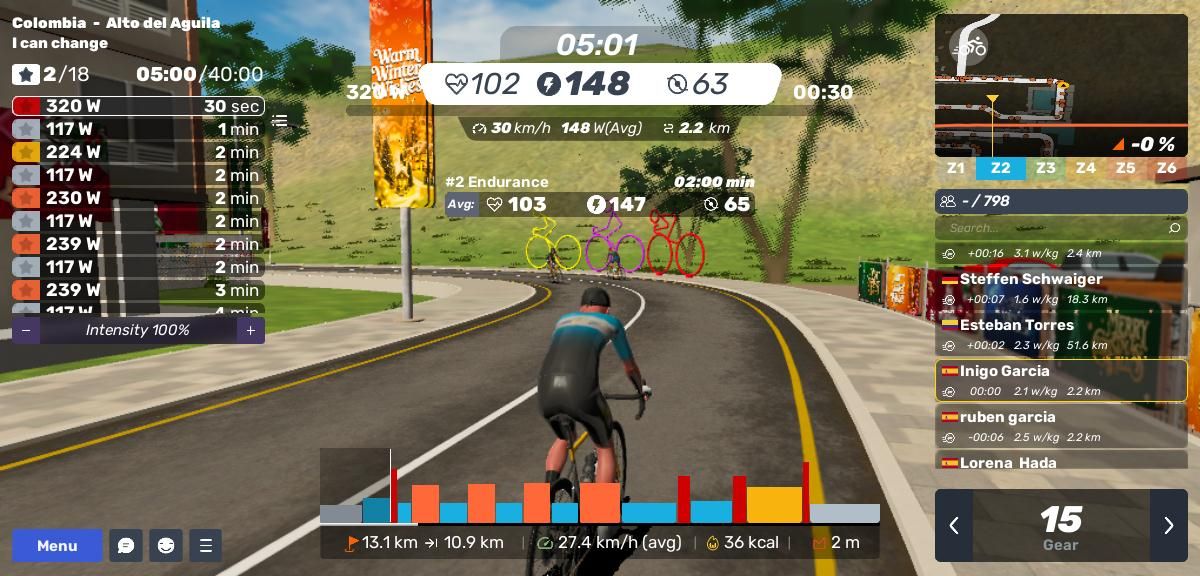Viewport: 1200px width, 576px height.
Task: Select the highlighted Inigo Garcia row
Action: coord(1060,380)
